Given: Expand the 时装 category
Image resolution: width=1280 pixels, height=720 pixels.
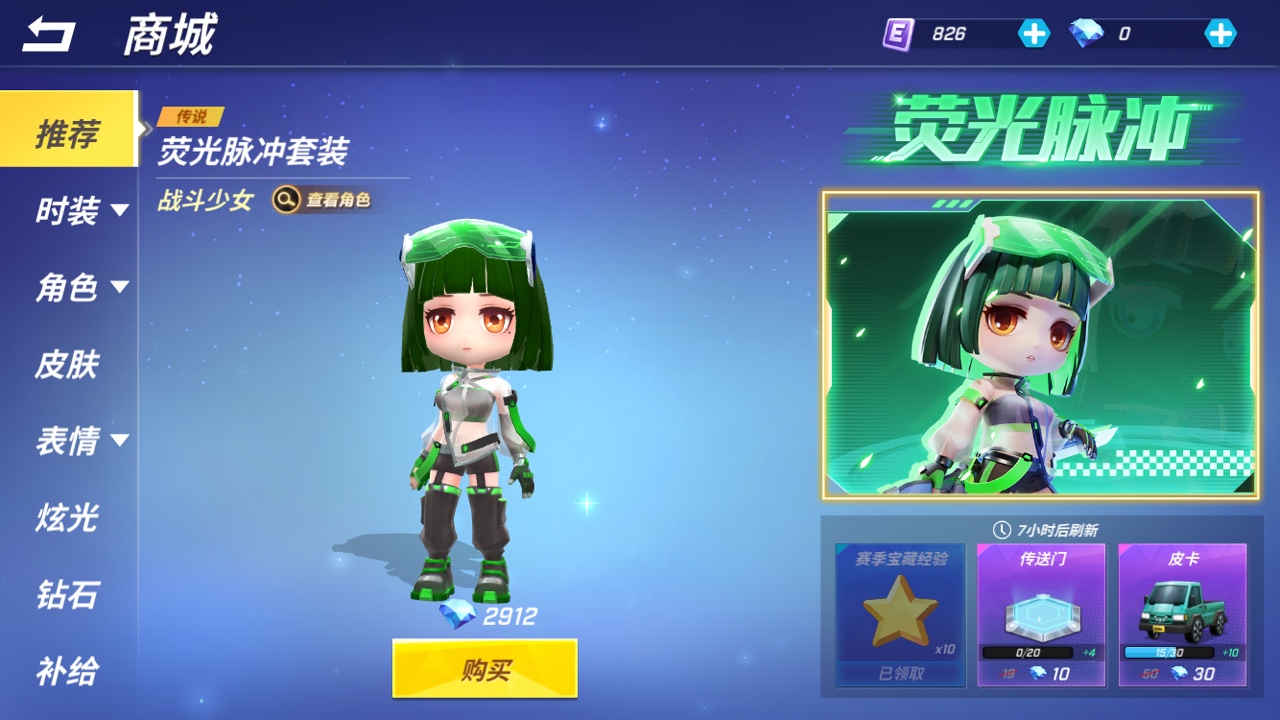Looking at the screenshot, I should (x=82, y=211).
